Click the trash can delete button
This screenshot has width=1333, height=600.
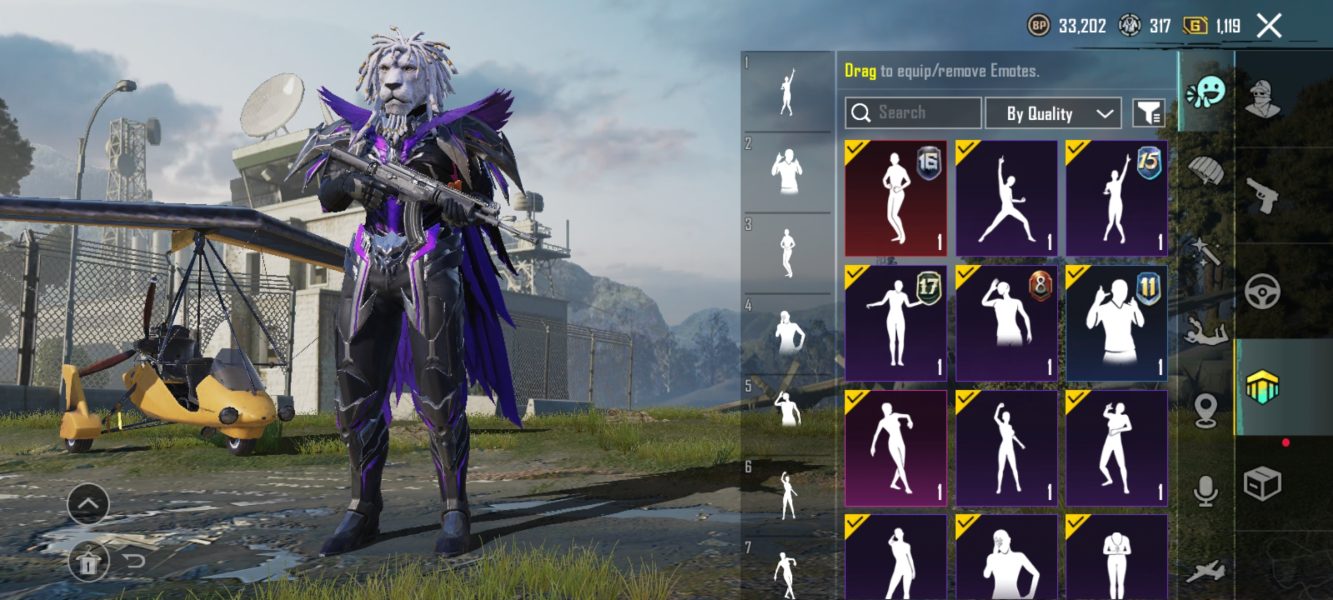[x=88, y=563]
